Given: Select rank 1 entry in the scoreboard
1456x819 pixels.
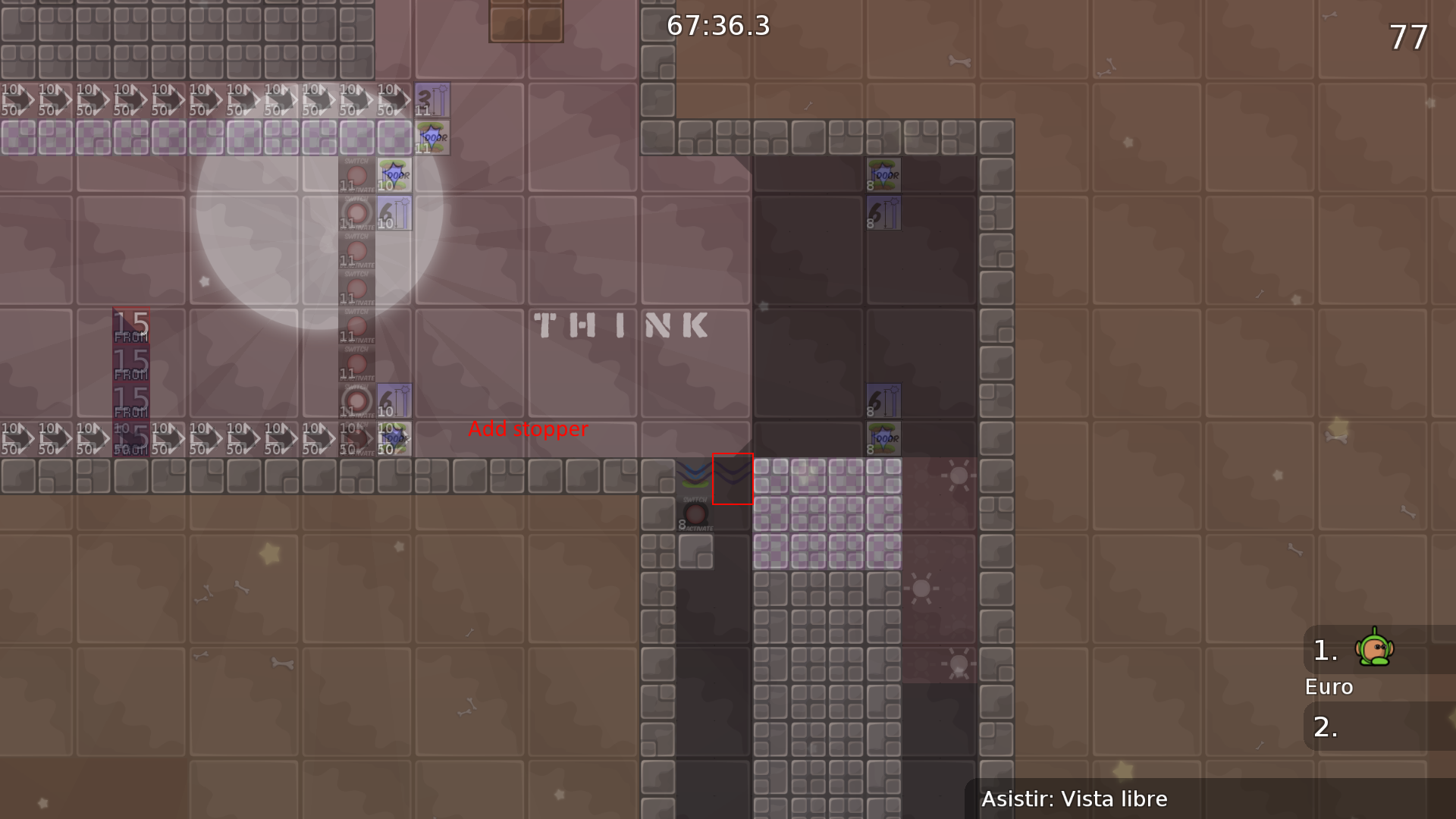Looking at the screenshot, I should (x=1324, y=648).
